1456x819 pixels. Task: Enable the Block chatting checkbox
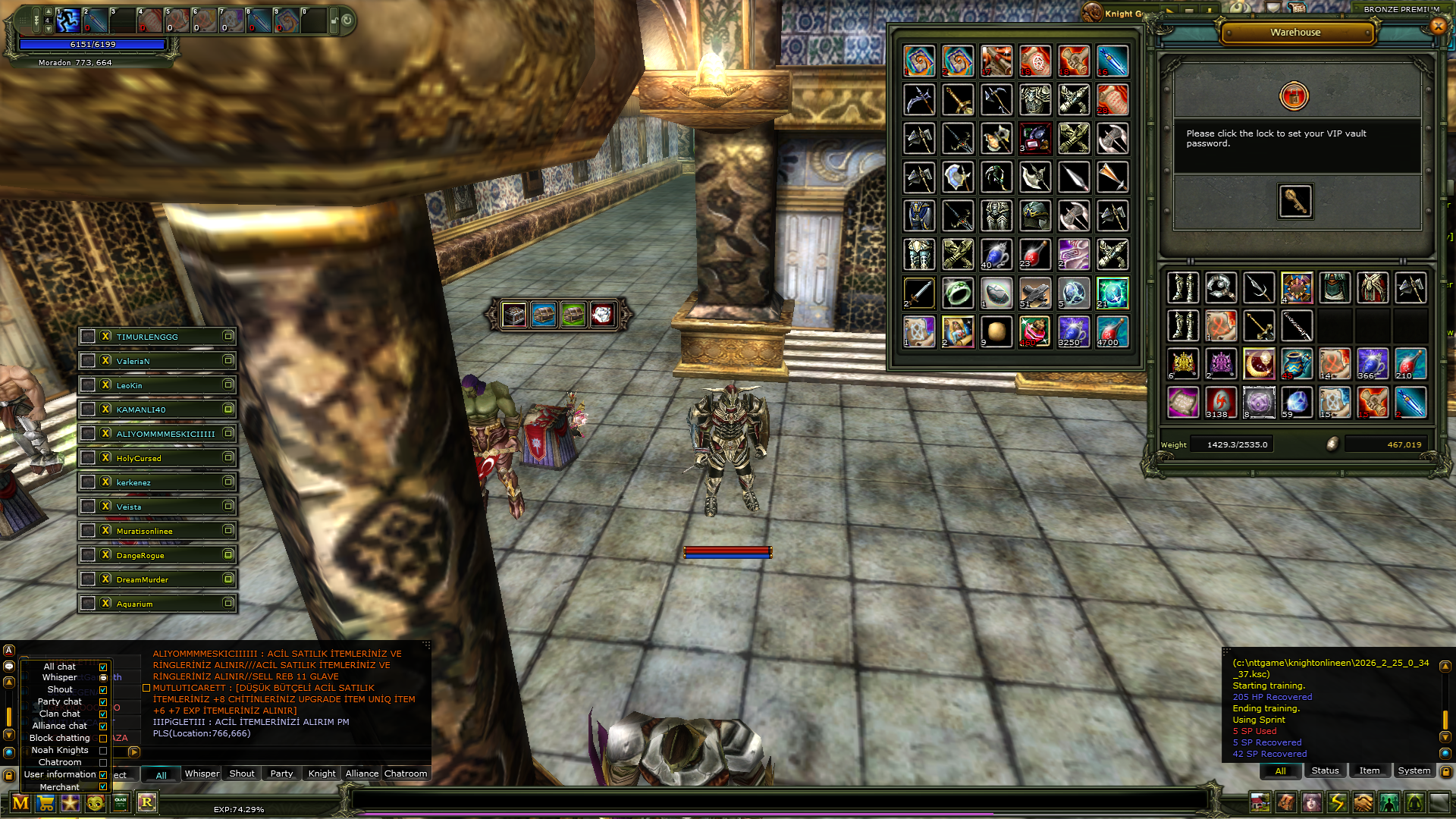103,739
